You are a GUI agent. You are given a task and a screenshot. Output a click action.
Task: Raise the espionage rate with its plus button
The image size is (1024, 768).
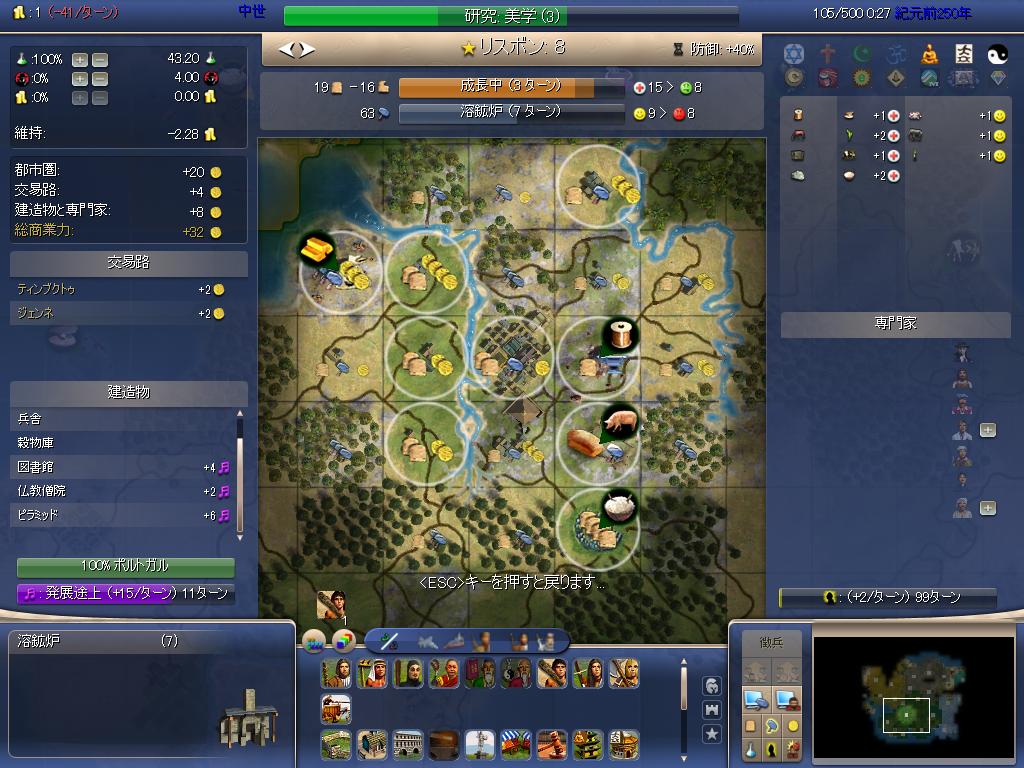(x=80, y=78)
